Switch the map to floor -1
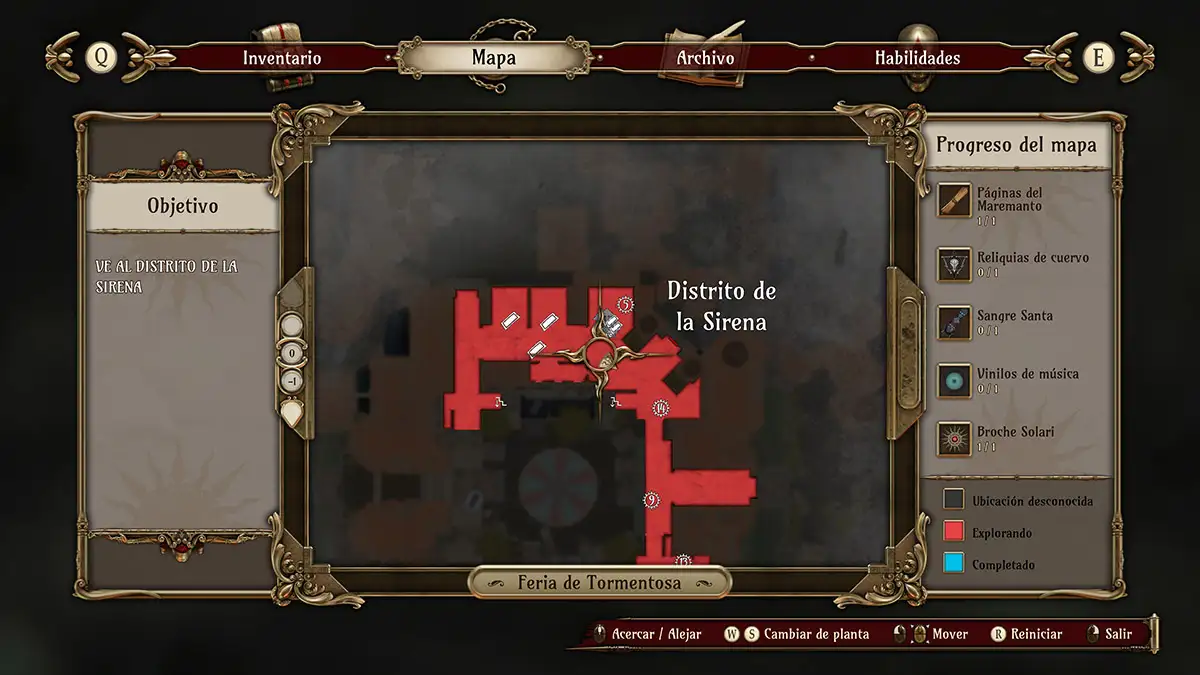Image resolution: width=1200 pixels, height=675 pixels. click(292, 381)
